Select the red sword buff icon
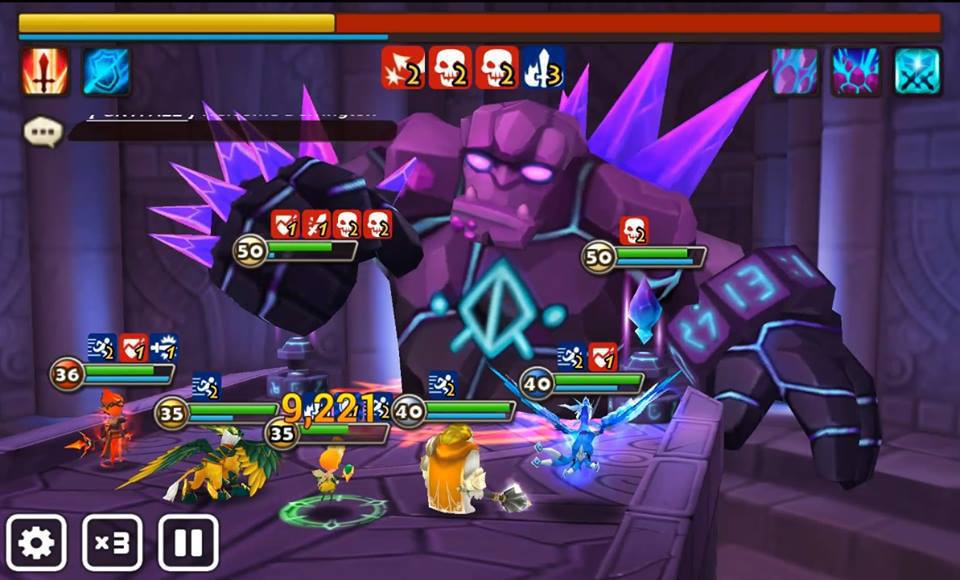Viewport: 960px width, 580px height. point(45,72)
